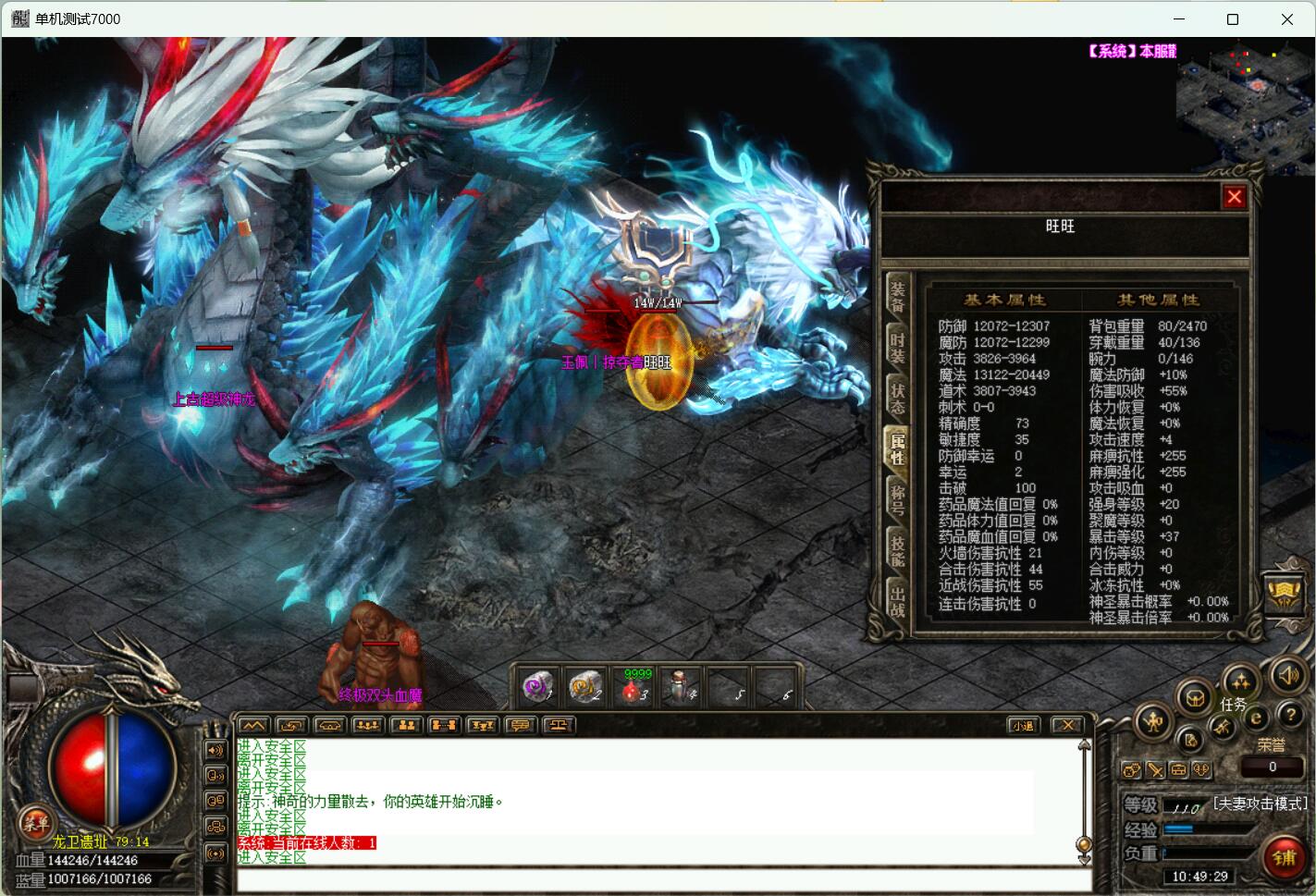Use the orange scroll in hotbar slot 2
The height and width of the screenshot is (896, 1316).
pyautogui.click(x=585, y=687)
